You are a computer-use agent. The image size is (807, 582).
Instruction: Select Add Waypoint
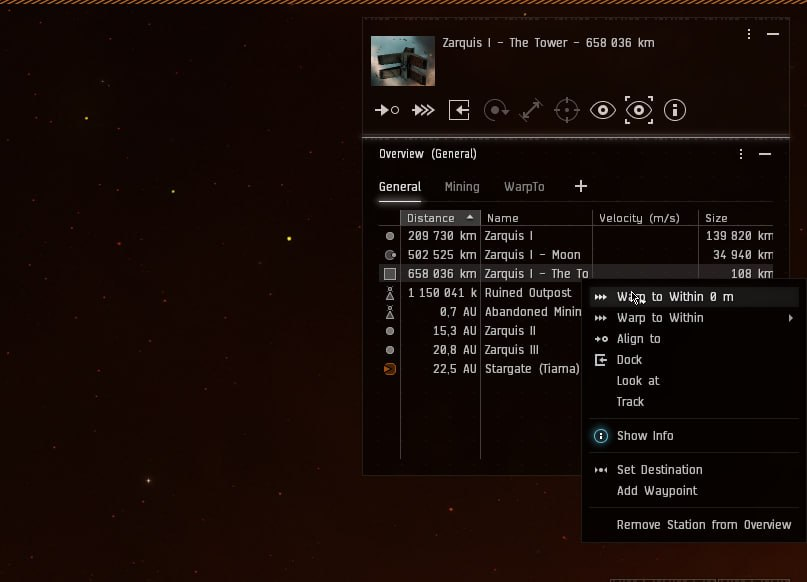[x=656, y=491]
